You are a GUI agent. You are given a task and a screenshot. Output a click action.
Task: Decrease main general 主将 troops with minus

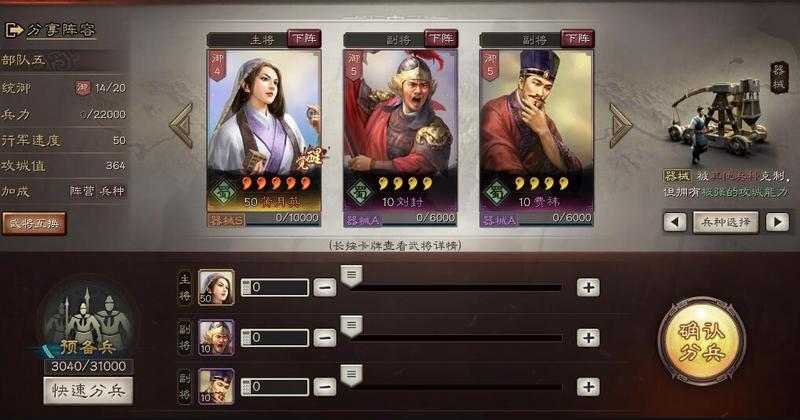coord(325,288)
